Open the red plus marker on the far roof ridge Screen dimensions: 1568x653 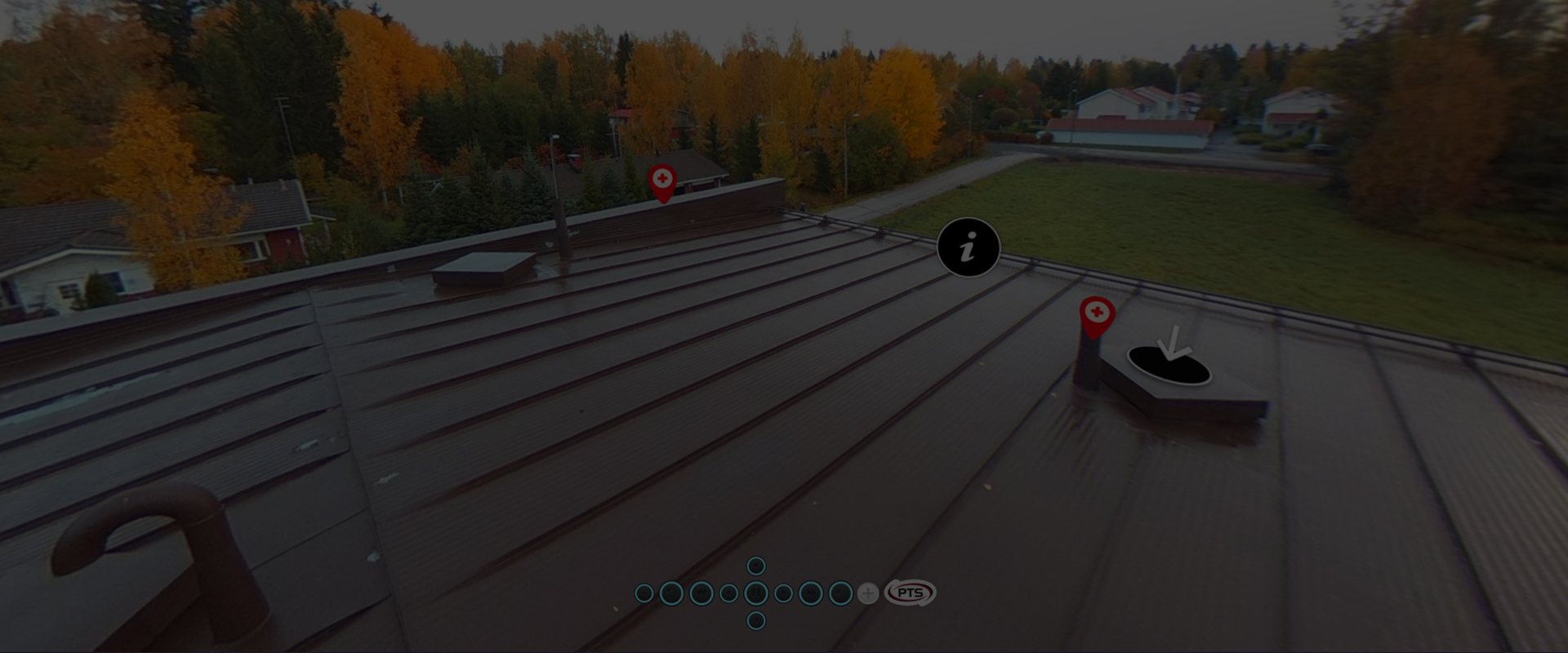pyautogui.click(x=662, y=180)
